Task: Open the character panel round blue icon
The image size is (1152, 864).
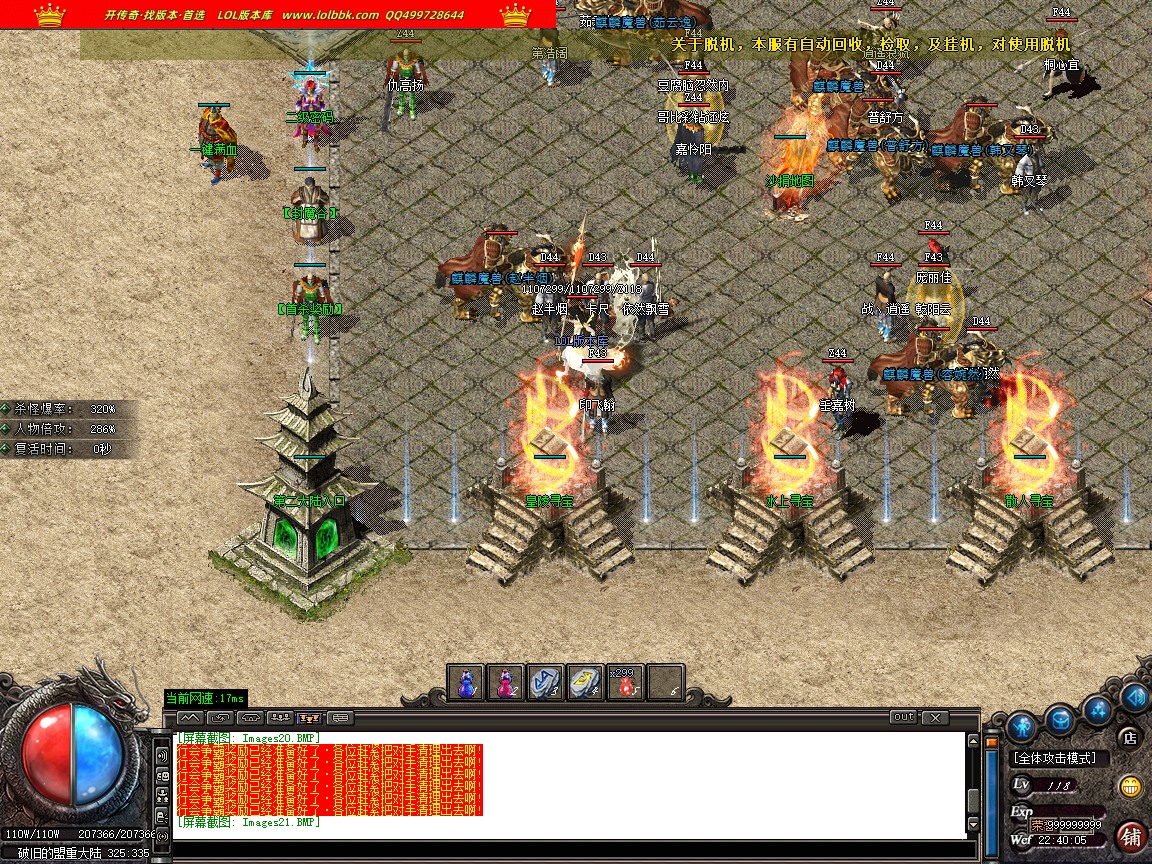Action: point(1021,724)
